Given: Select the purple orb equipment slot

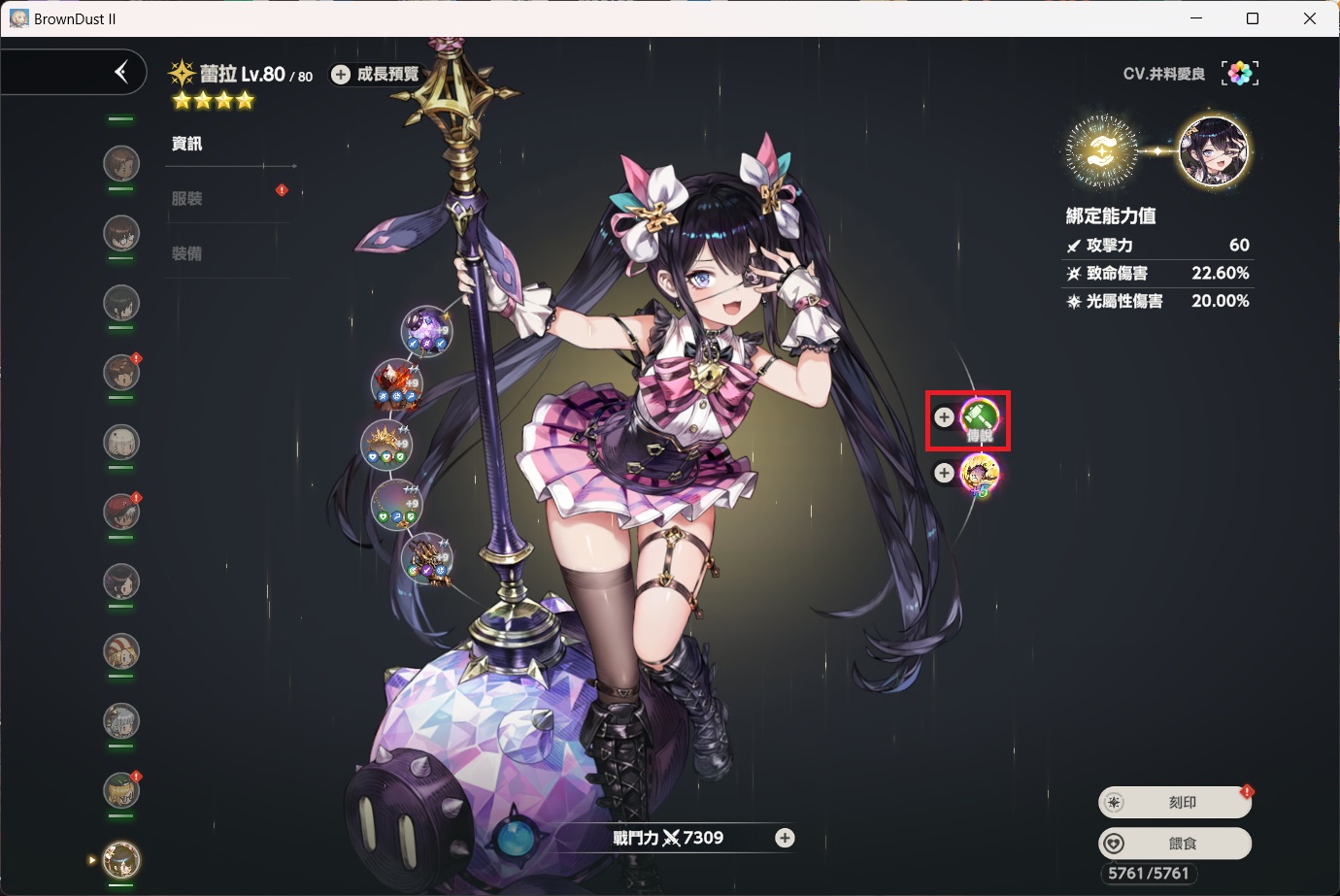Looking at the screenshot, I should (426, 330).
